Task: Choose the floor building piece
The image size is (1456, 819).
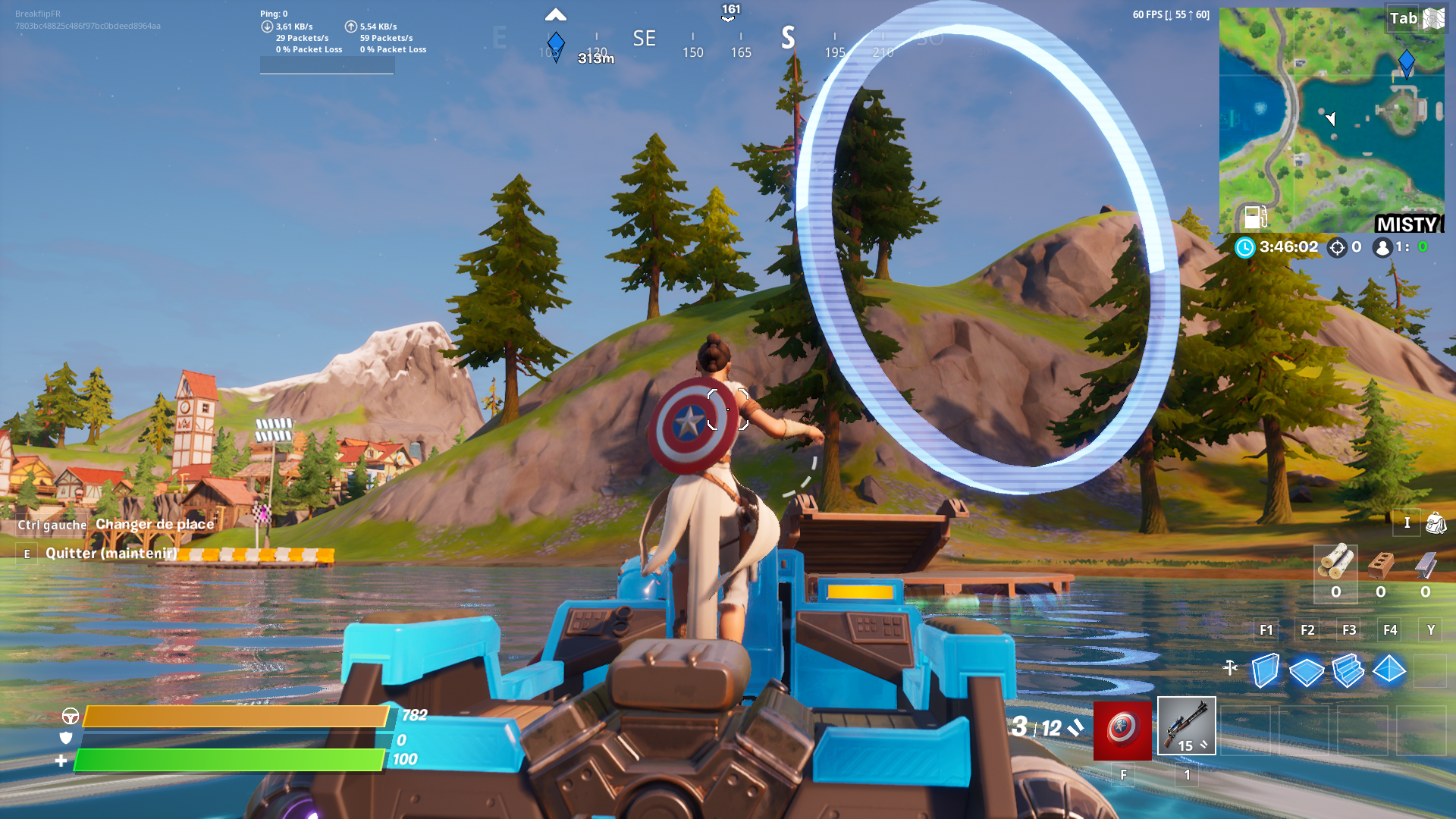Action: [x=1307, y=671]
